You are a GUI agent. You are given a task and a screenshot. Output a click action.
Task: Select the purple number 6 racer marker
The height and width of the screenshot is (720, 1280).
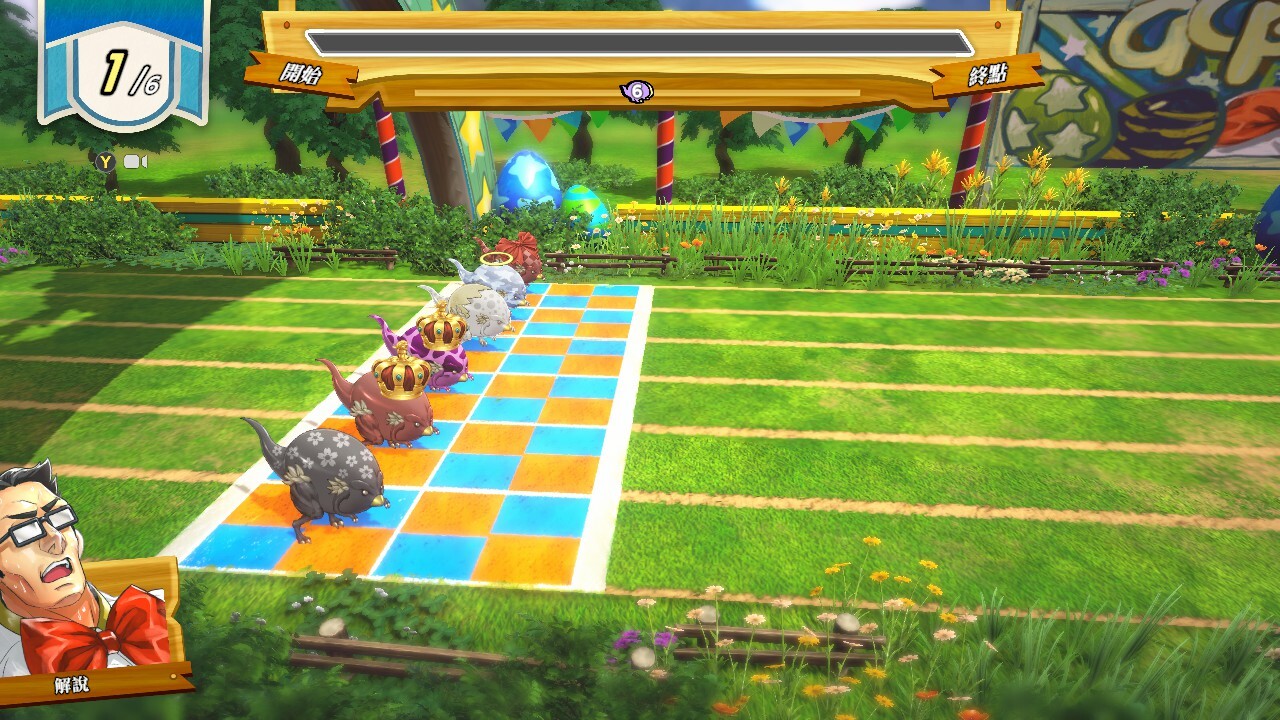click(636, 92)
